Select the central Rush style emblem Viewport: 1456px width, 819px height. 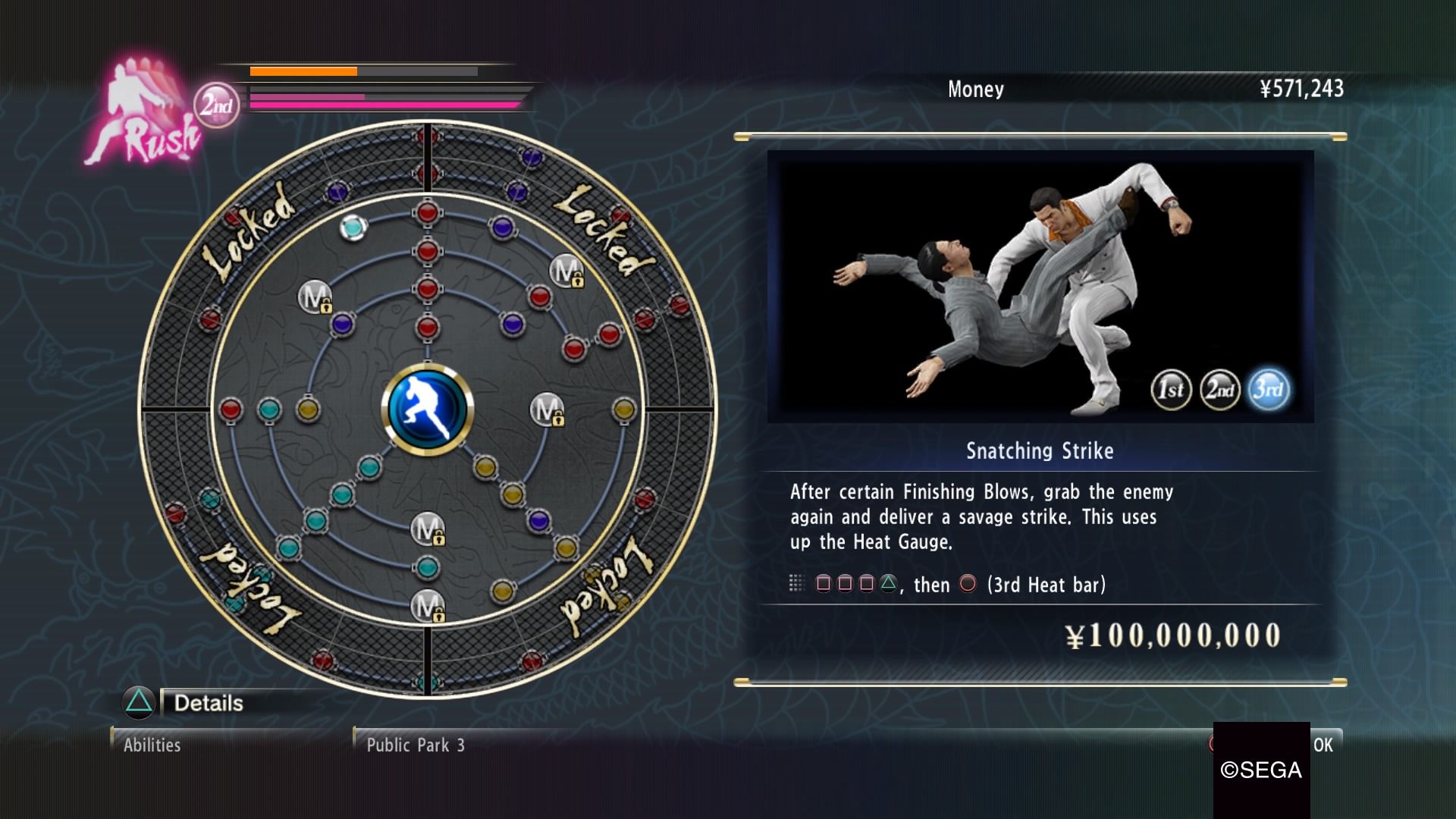click(427, 409)
